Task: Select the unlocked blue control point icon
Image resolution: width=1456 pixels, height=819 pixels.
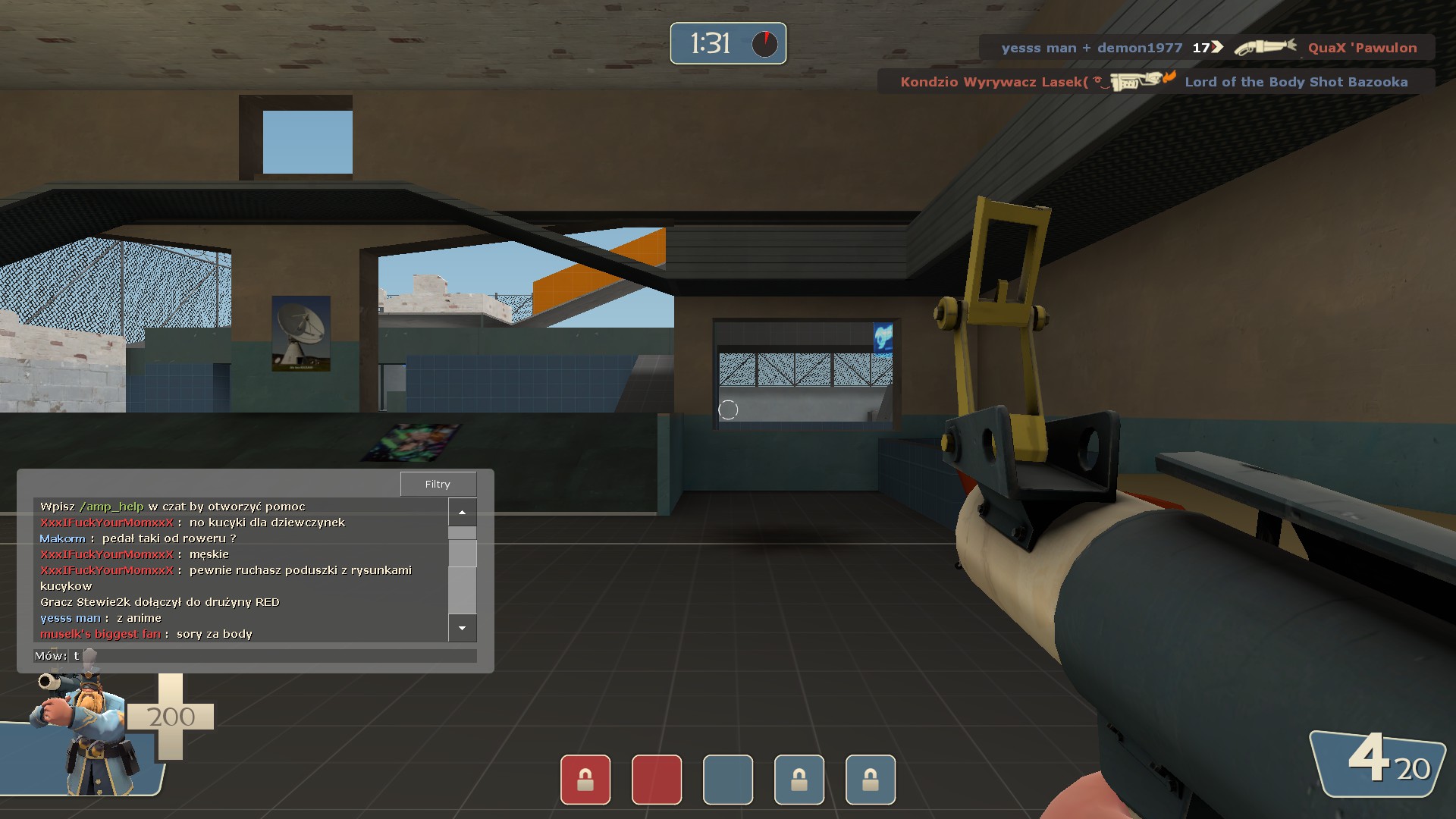Action: pos(728,780)
